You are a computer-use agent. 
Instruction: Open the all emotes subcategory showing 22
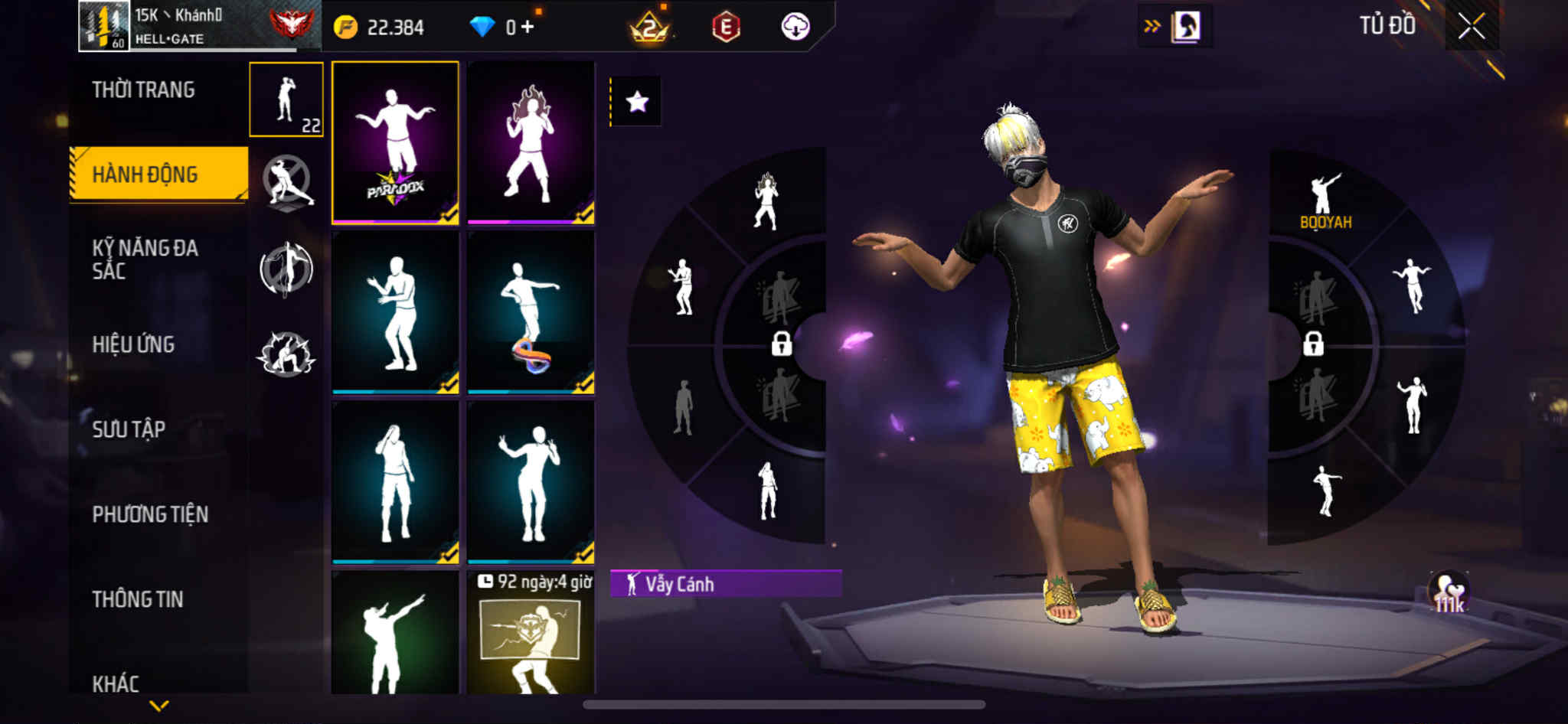coord(286,99)
